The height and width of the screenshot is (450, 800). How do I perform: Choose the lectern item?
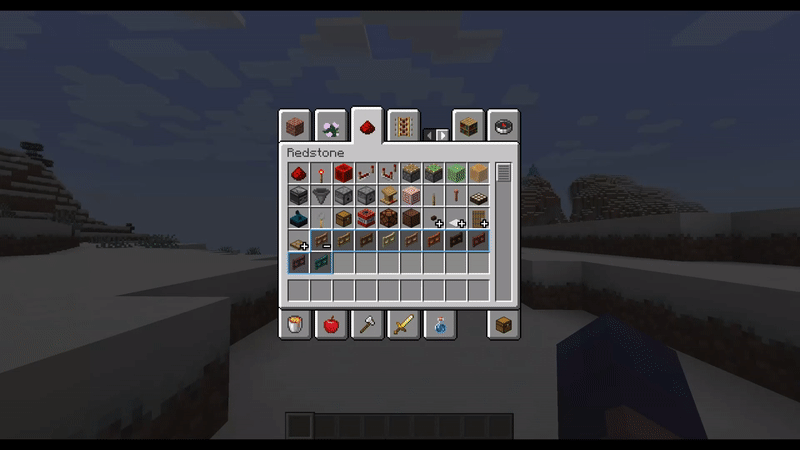pyautogui.click(x=388, y=195)
